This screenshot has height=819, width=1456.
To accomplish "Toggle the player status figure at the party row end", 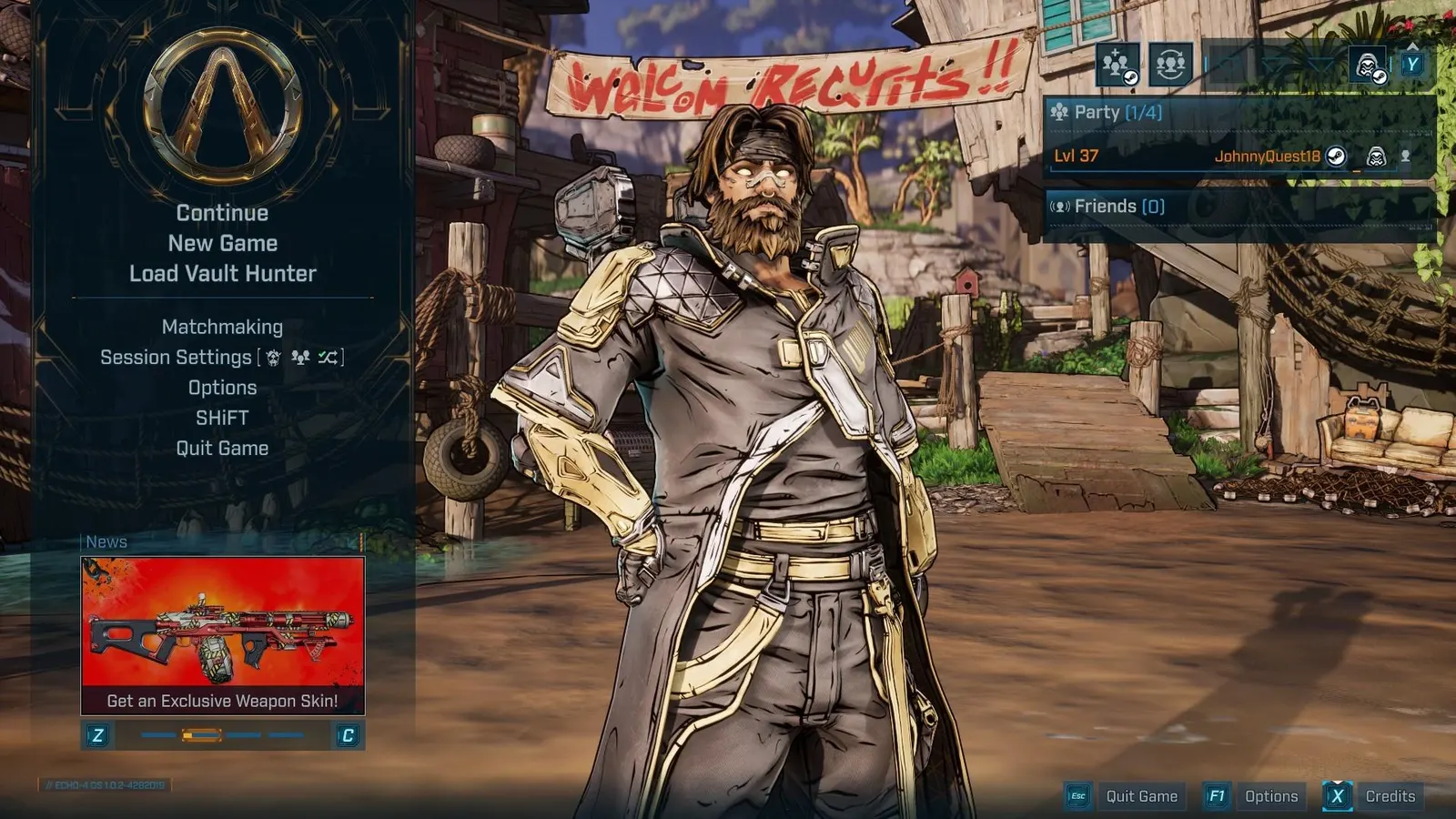I will pyautogui.click(x=1406, y=157).
